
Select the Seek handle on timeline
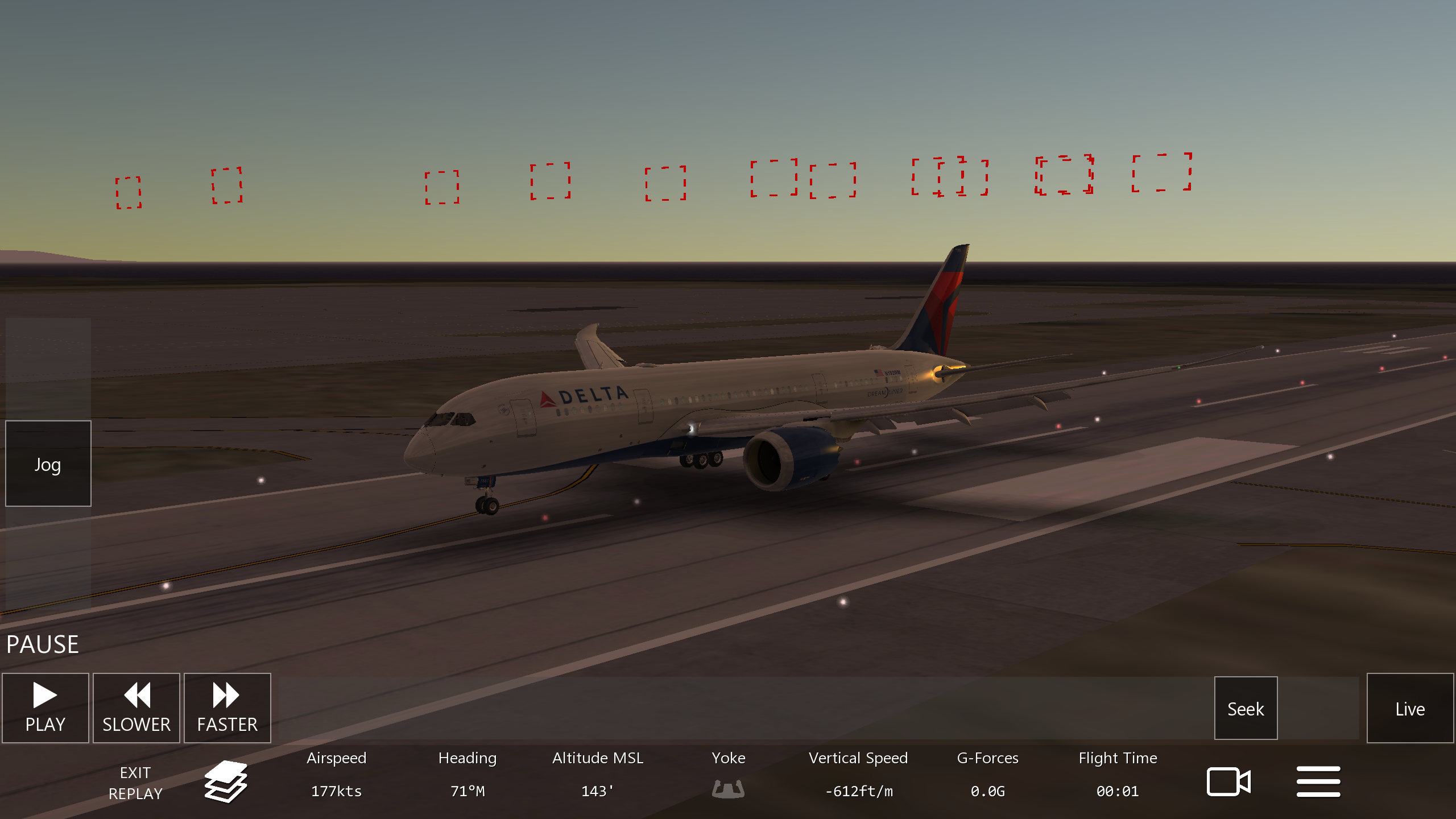pos(1246,708)
